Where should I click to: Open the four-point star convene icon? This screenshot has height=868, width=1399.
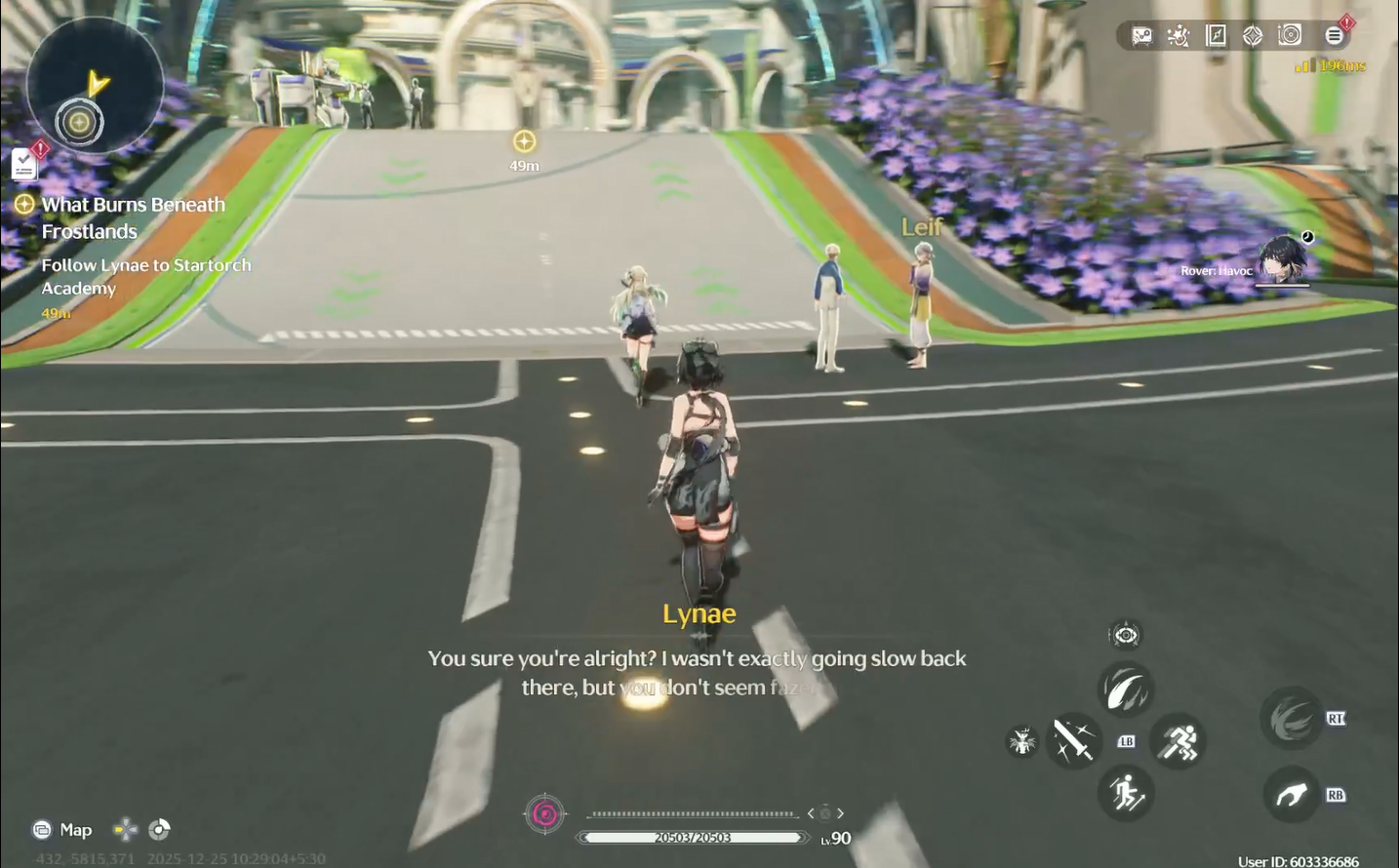[1253, 36]
